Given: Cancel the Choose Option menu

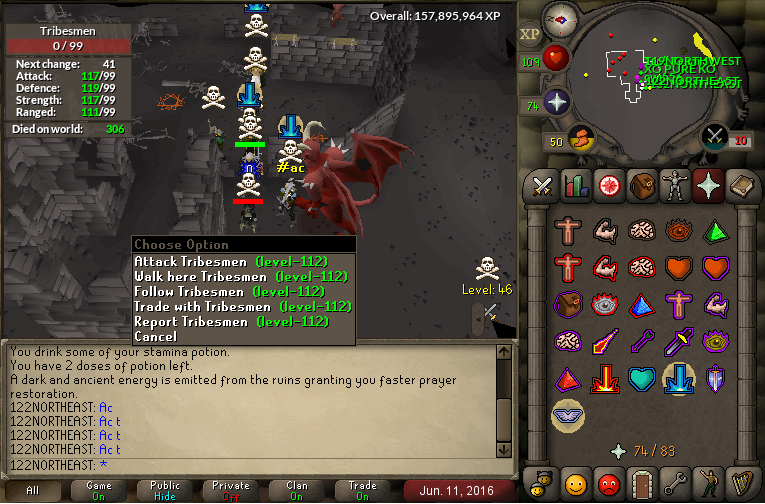Looking at the screenshot, I should point(154,337).
